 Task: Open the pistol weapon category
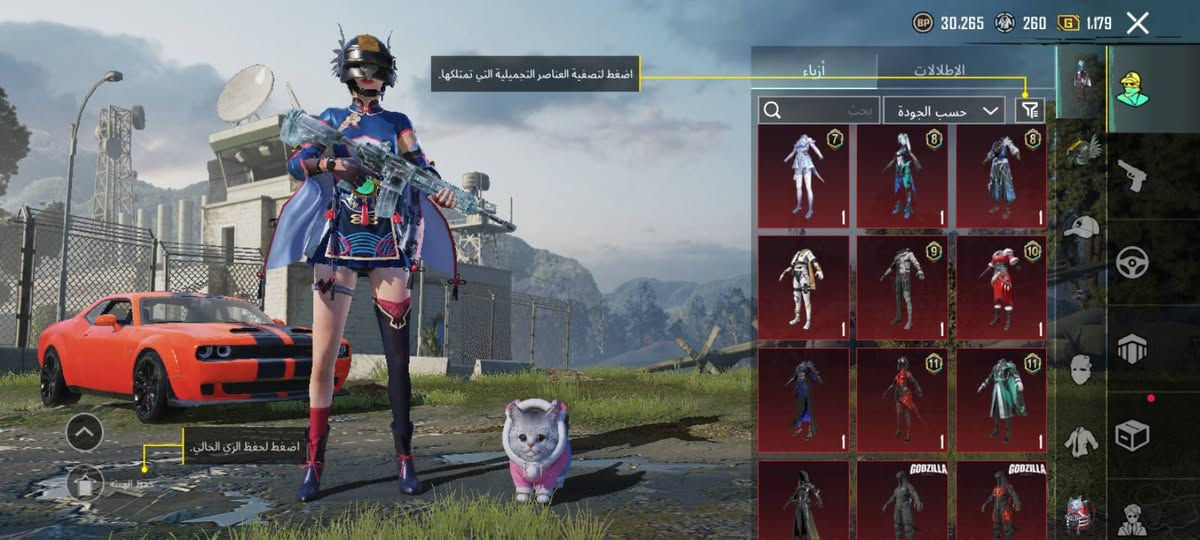point(1132,175)
